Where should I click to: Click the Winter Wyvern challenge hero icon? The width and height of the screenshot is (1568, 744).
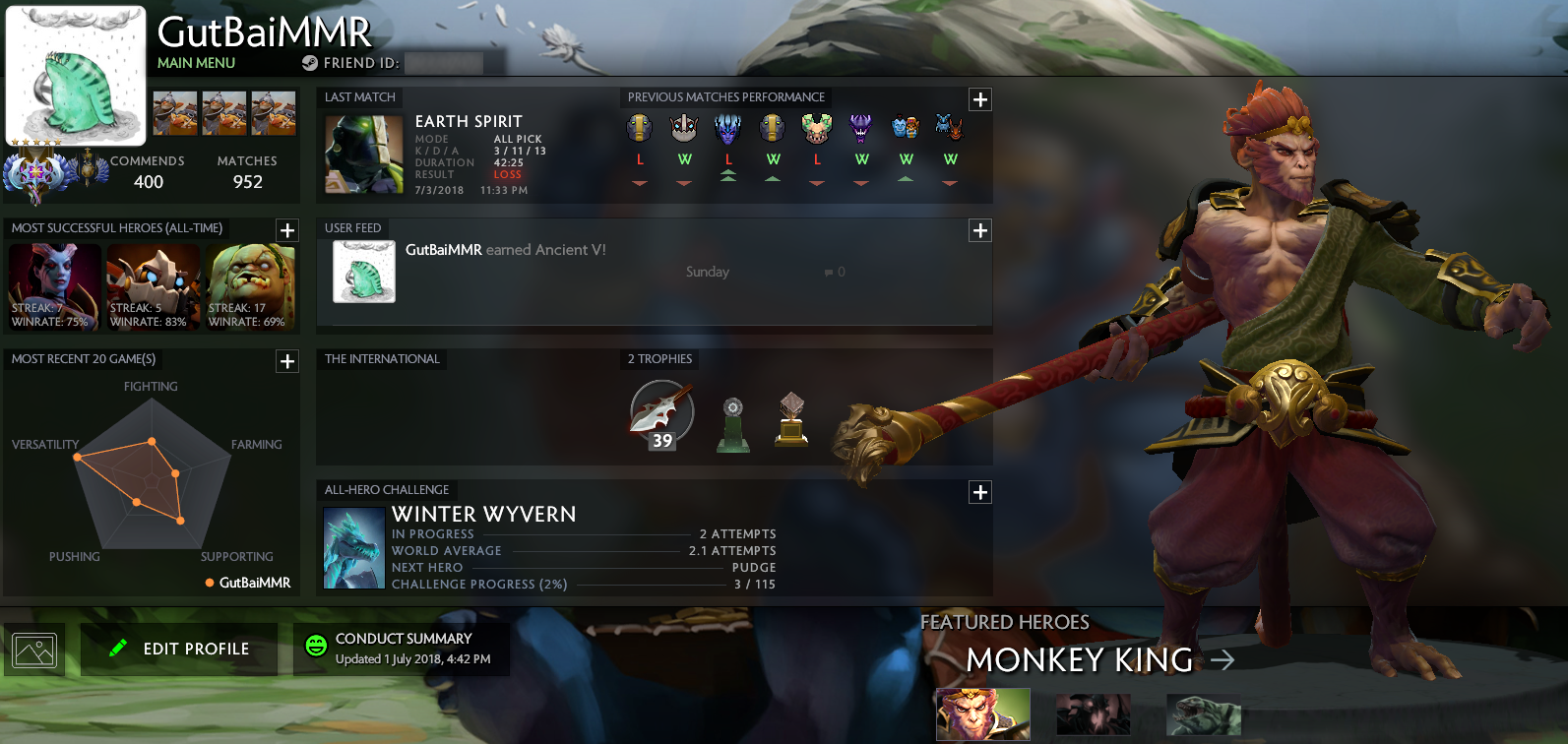coord(353,546)
